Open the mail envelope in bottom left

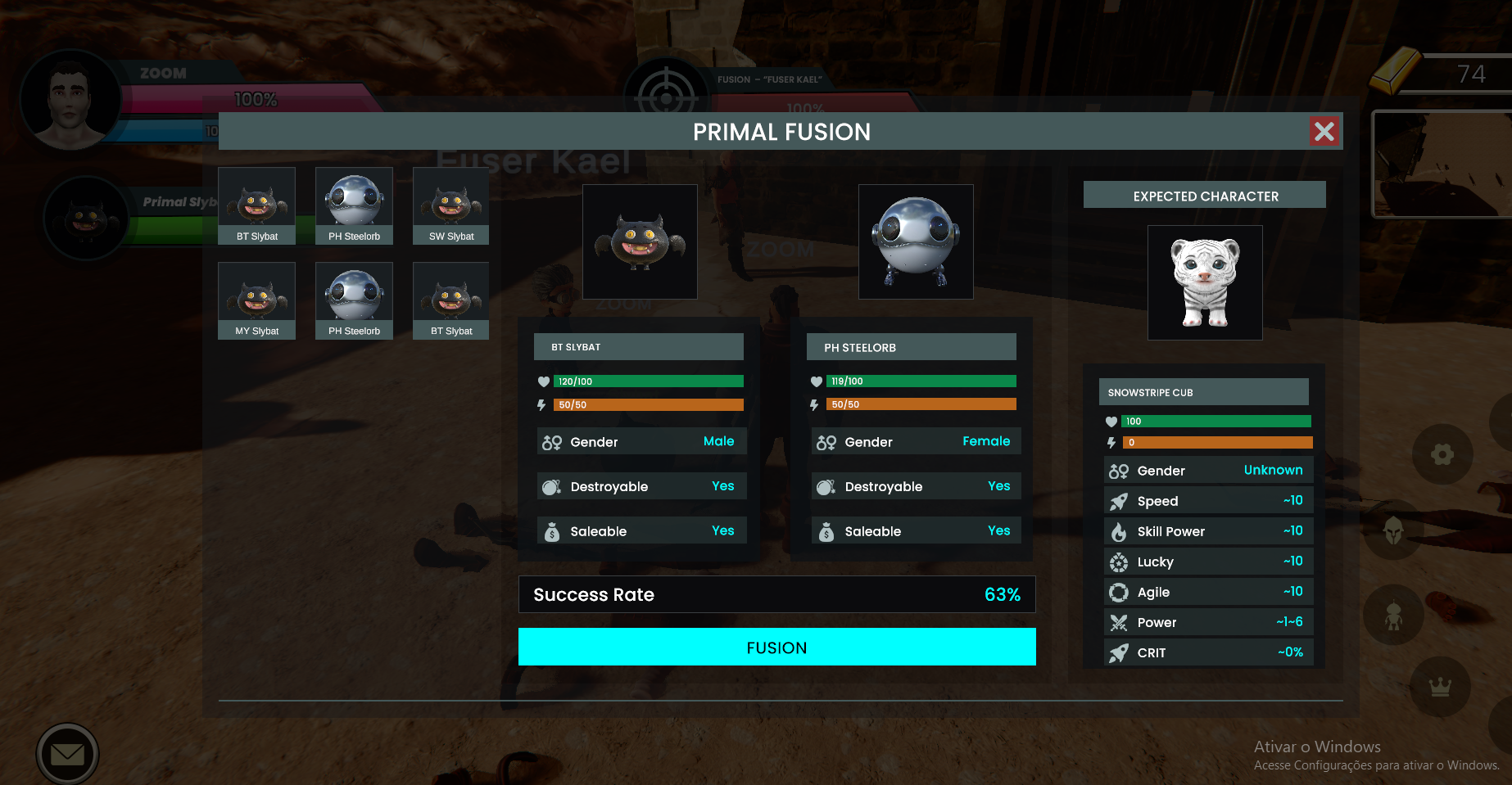68,754
